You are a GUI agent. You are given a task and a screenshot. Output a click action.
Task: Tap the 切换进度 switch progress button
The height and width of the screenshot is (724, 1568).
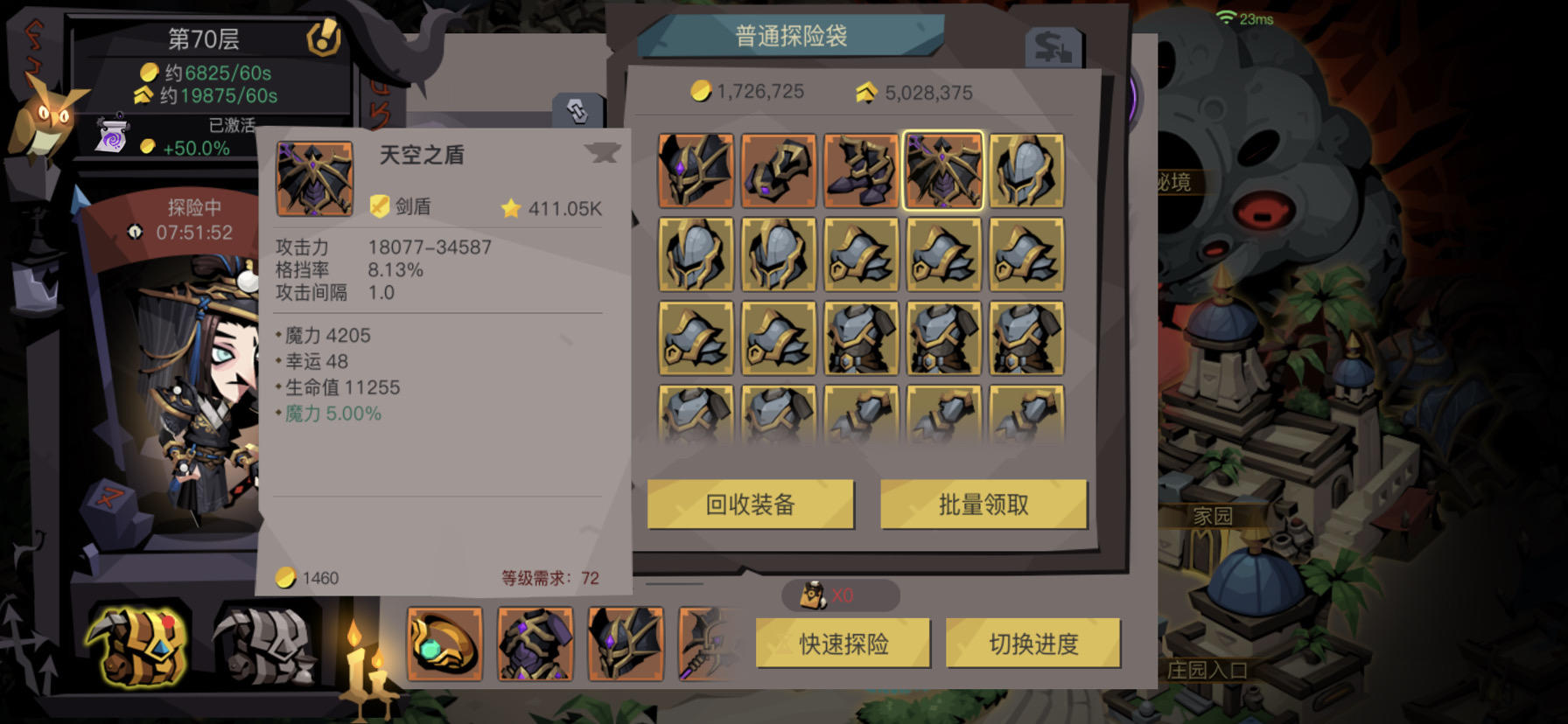point(1032,643)
